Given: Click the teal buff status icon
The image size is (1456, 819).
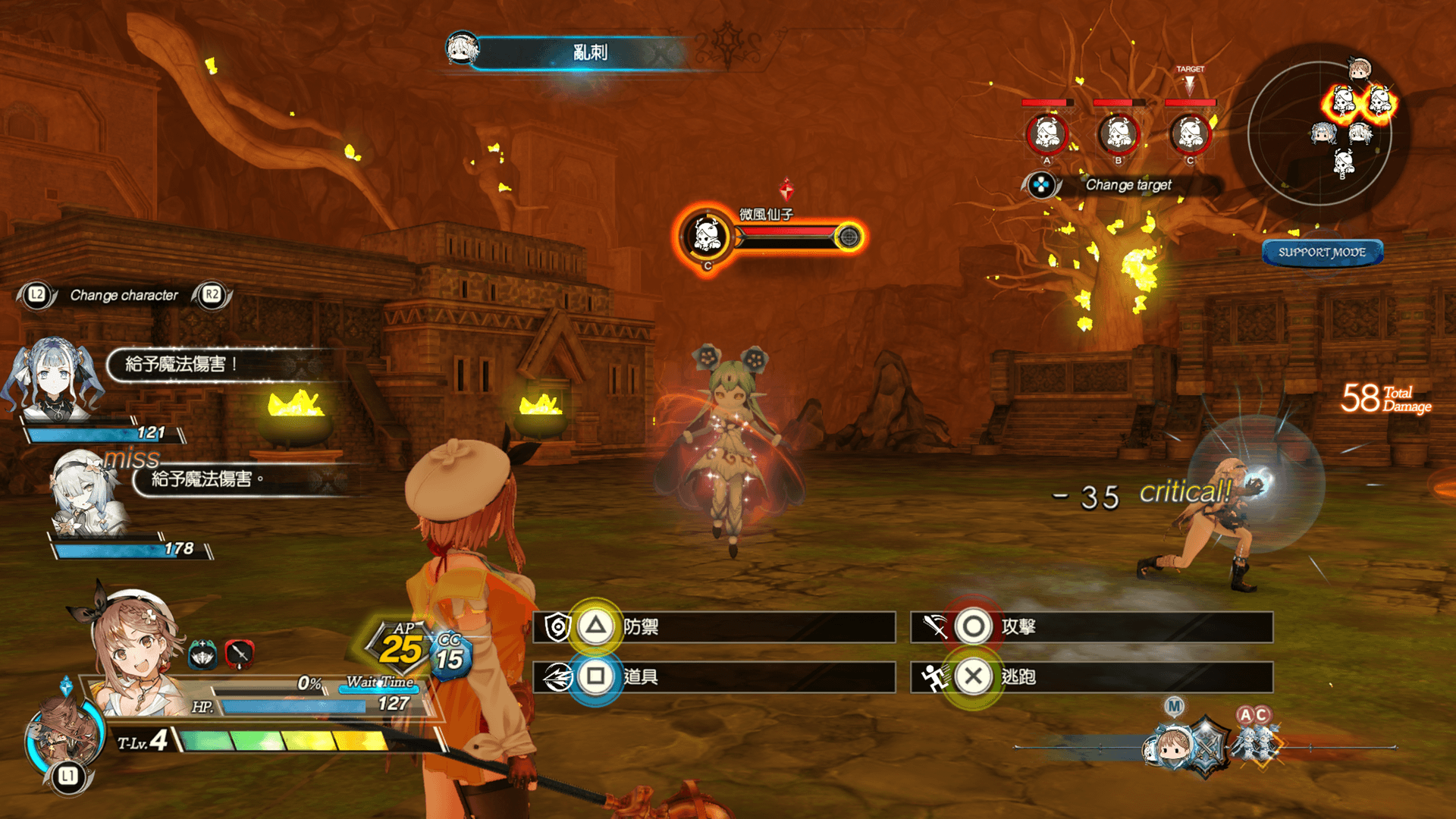Looking at the screenshot, I should (202, 654).
